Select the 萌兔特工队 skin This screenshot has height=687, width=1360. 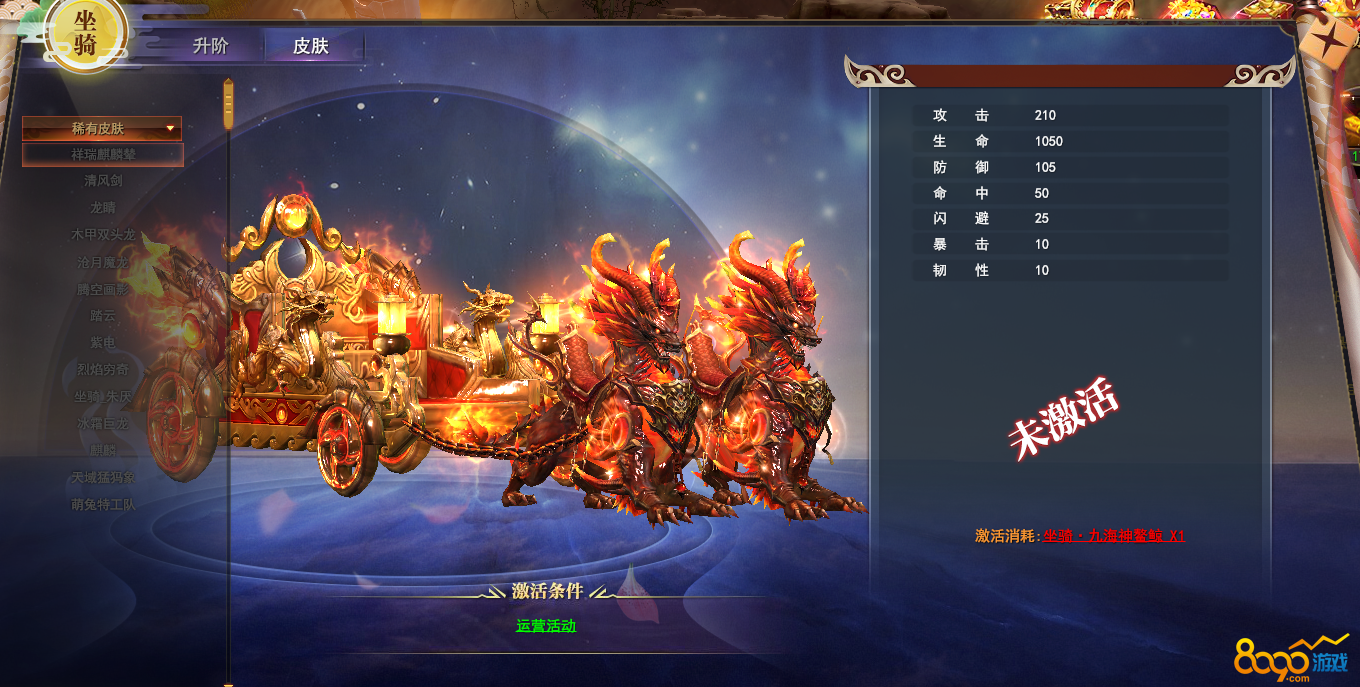pos(103,505)
